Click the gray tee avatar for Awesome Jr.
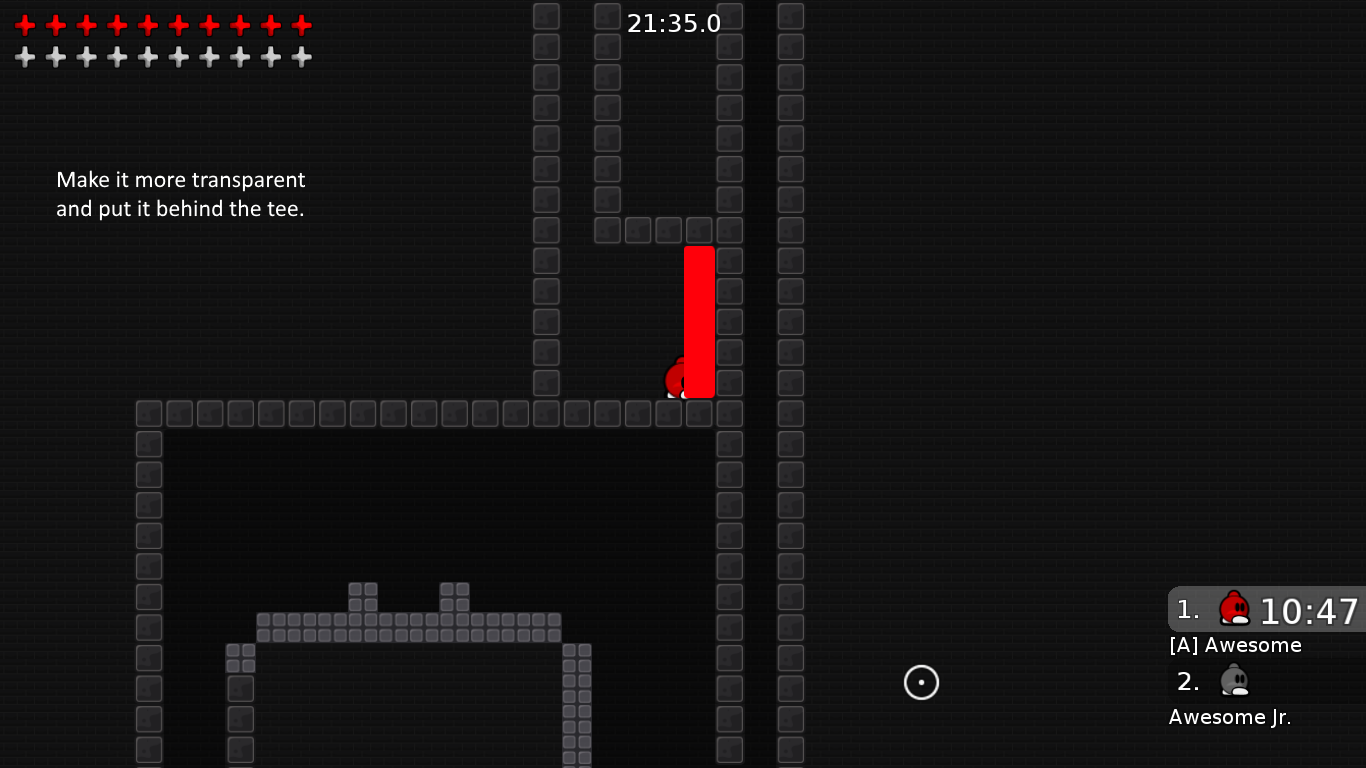This screenshot has height=768, width=1366. pyautogui.click(x=1234, y=681)
